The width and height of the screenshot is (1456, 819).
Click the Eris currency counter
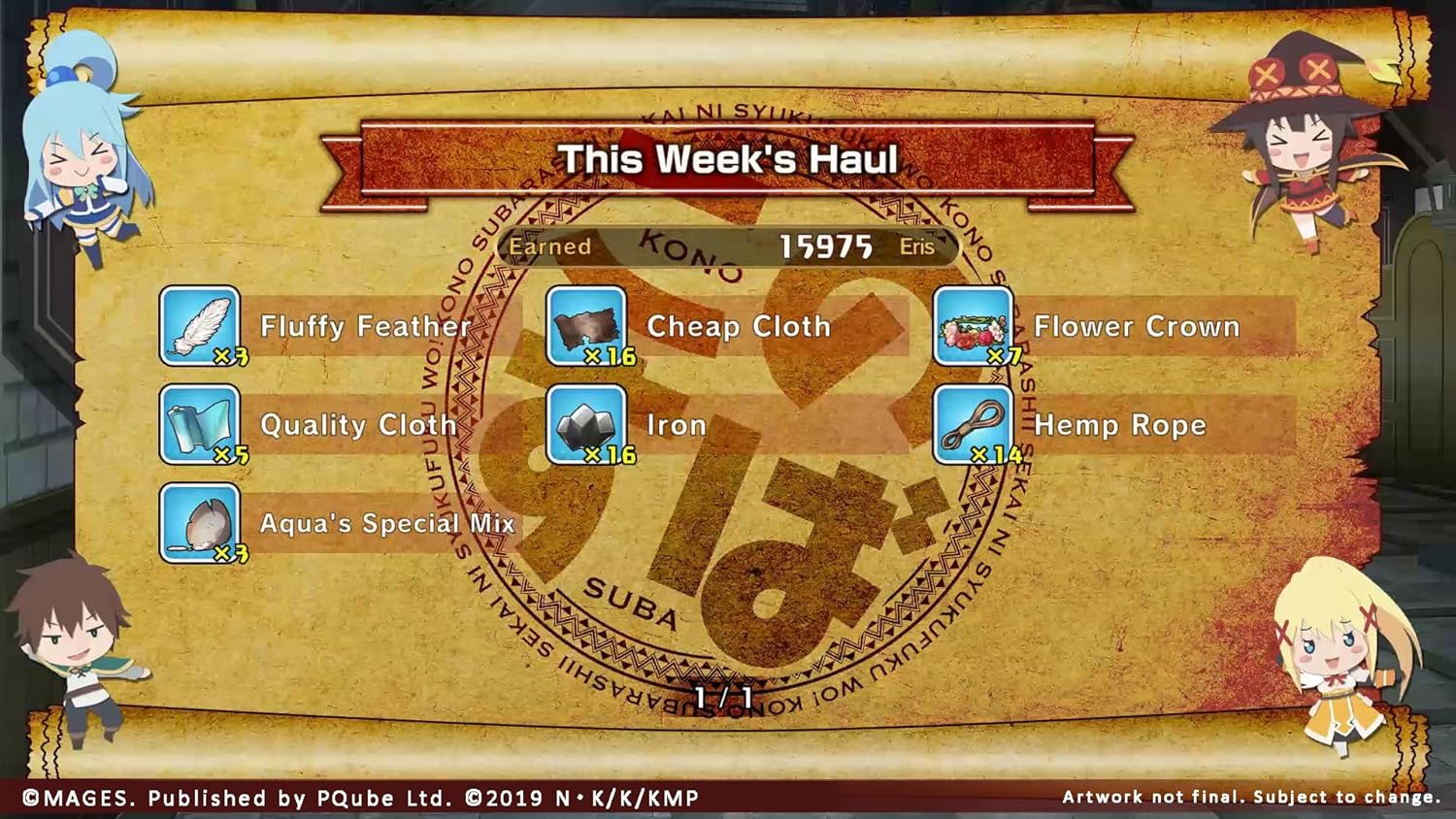tap(913, 247)
